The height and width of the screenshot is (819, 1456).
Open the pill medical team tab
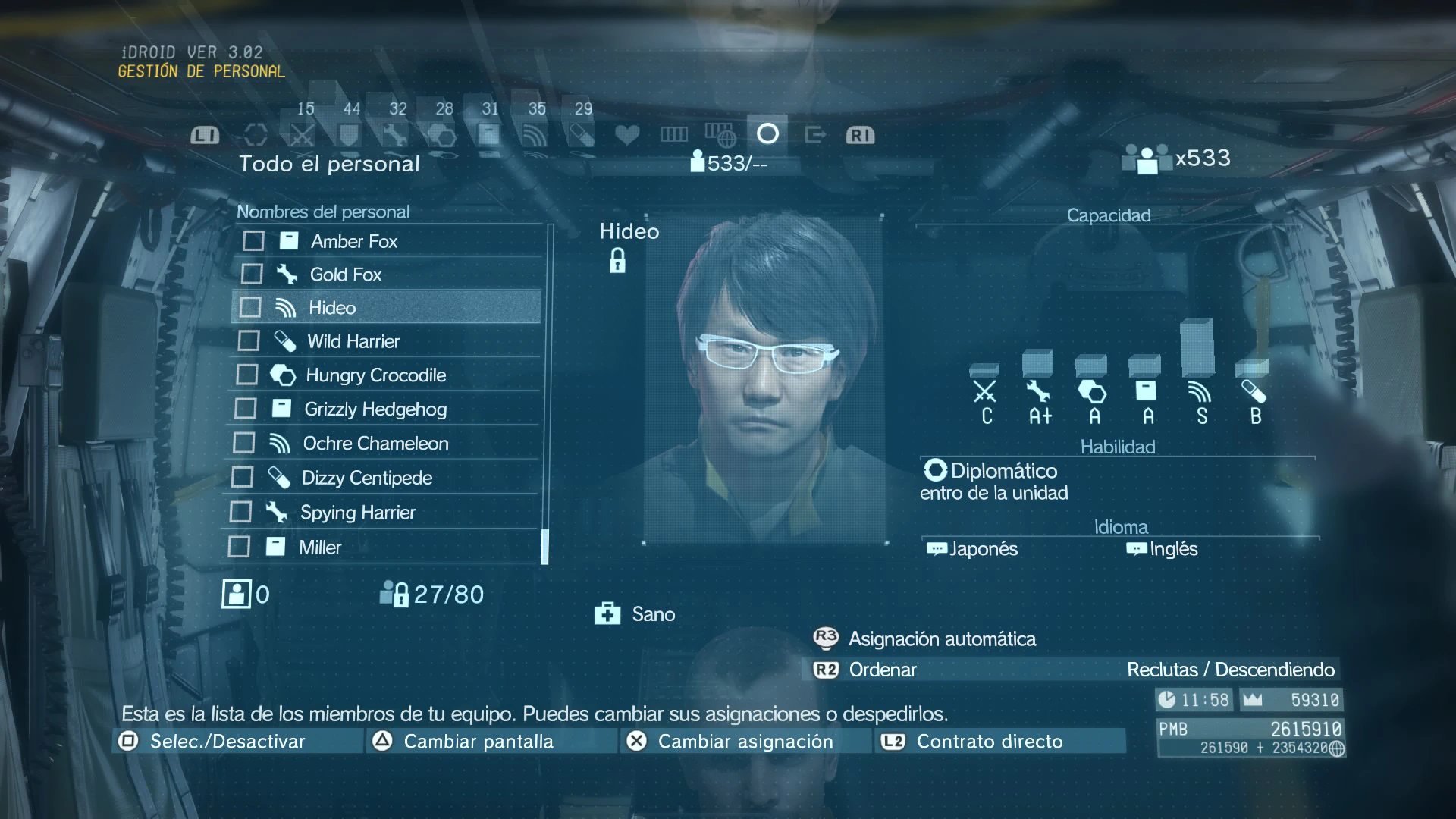pos(582,136)
